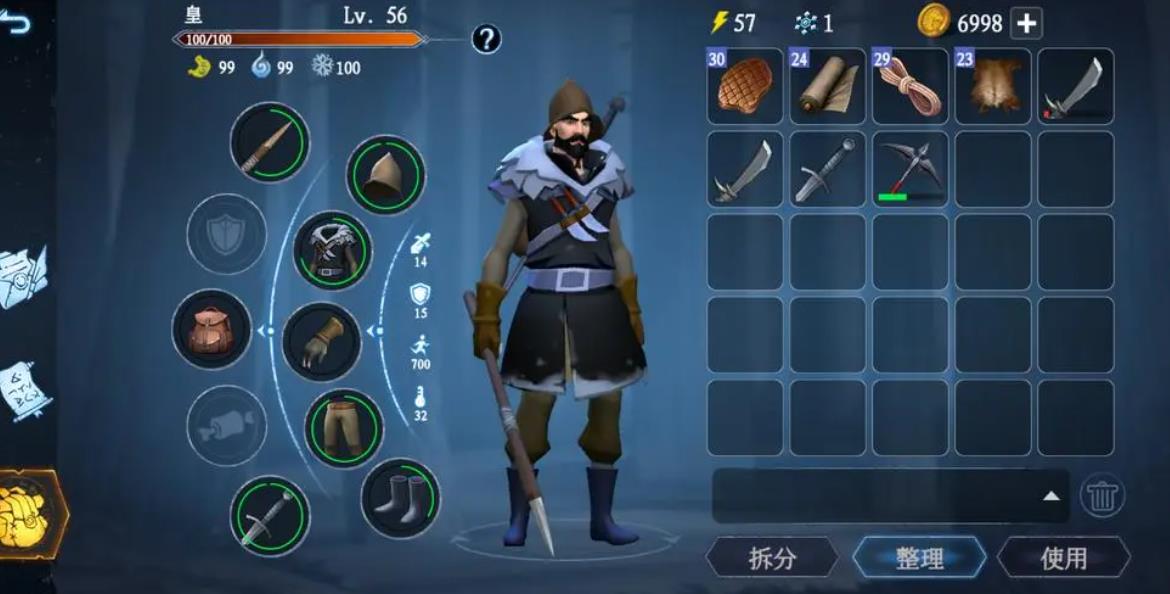This screenshot has height=594, width=1170.
Task: Tap the 拆分 split button
Action: [x=772, y=558]
